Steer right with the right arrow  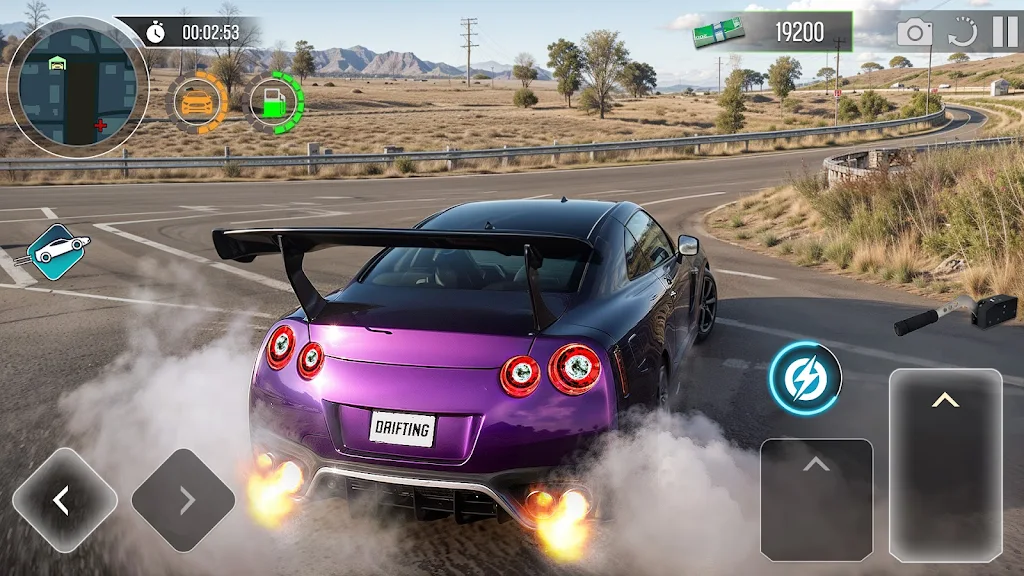click(x=184, y=499)
